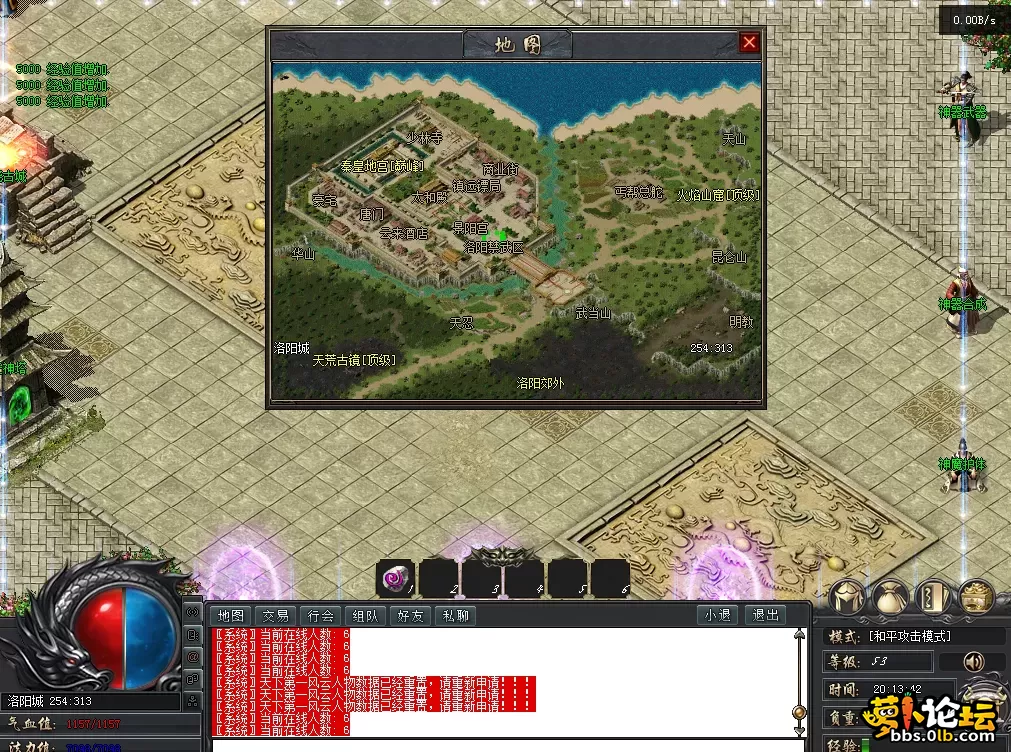Open the book skills icon
The image size is (1011, 752).
(x=932, y=597)
